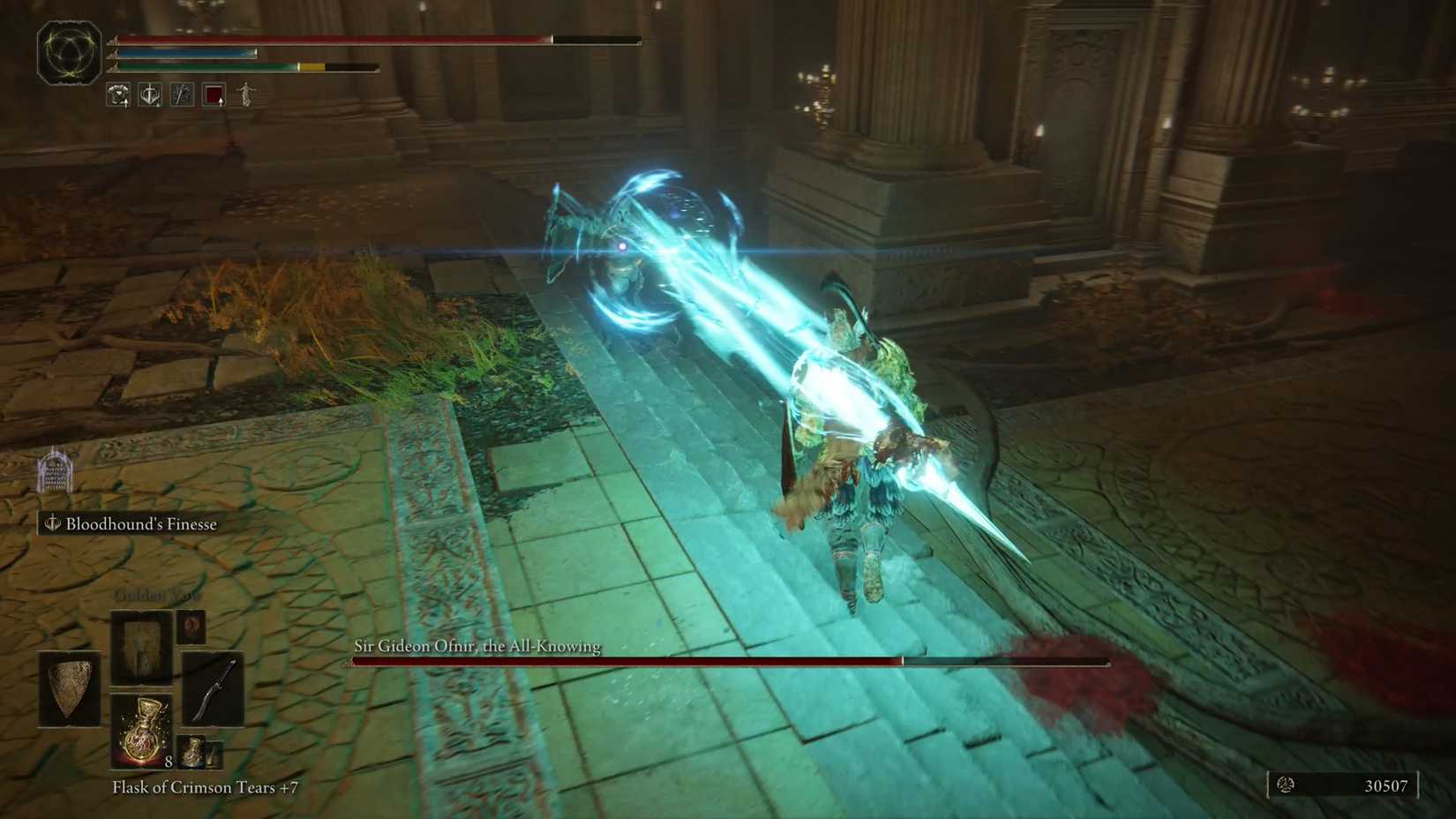Select the torch item thumbnail

click(214, 755)
